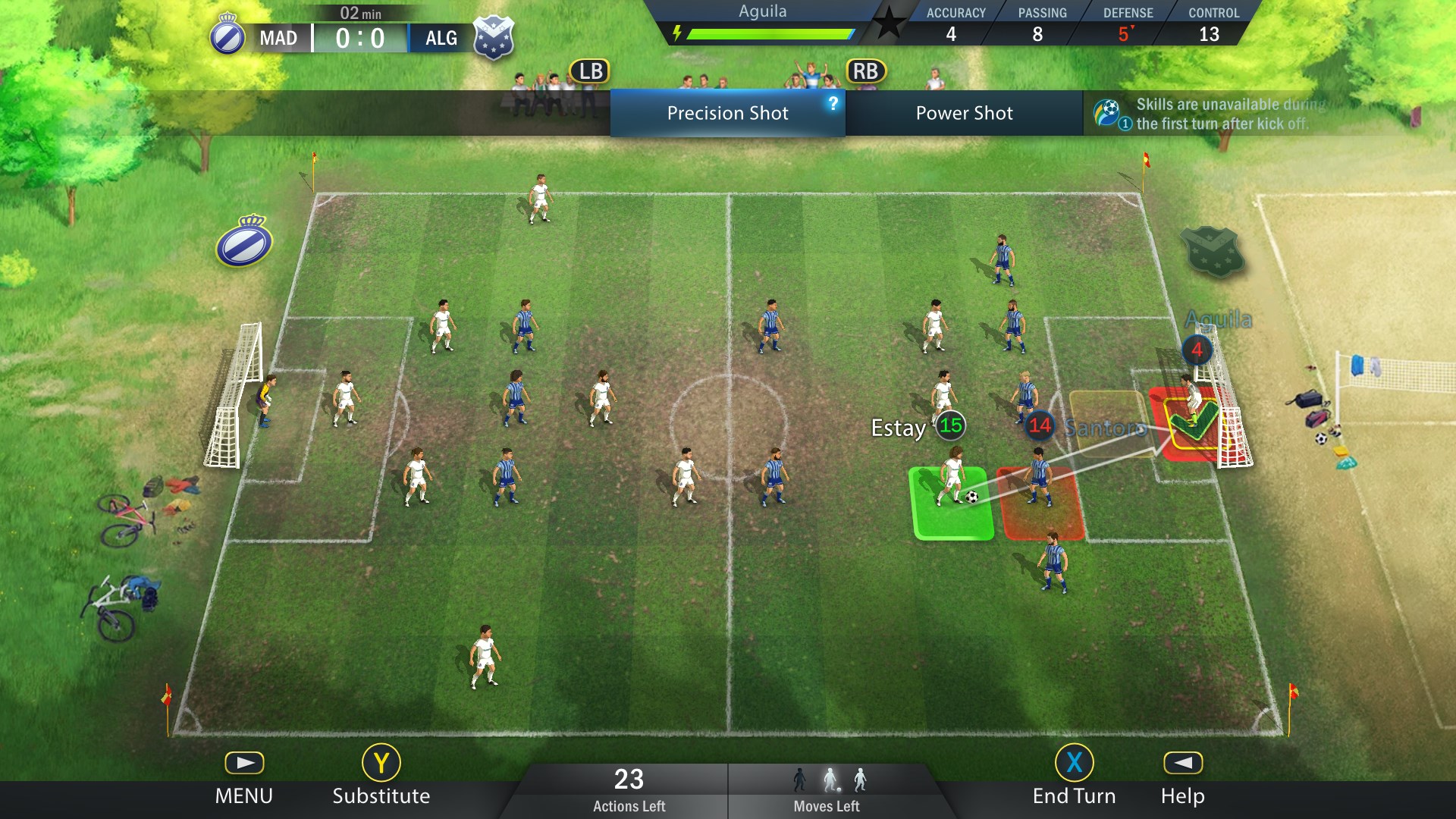Select the Precision Shot option
Image resolution: width=1456 pixels, height=819 pixels.
(726, 114)
